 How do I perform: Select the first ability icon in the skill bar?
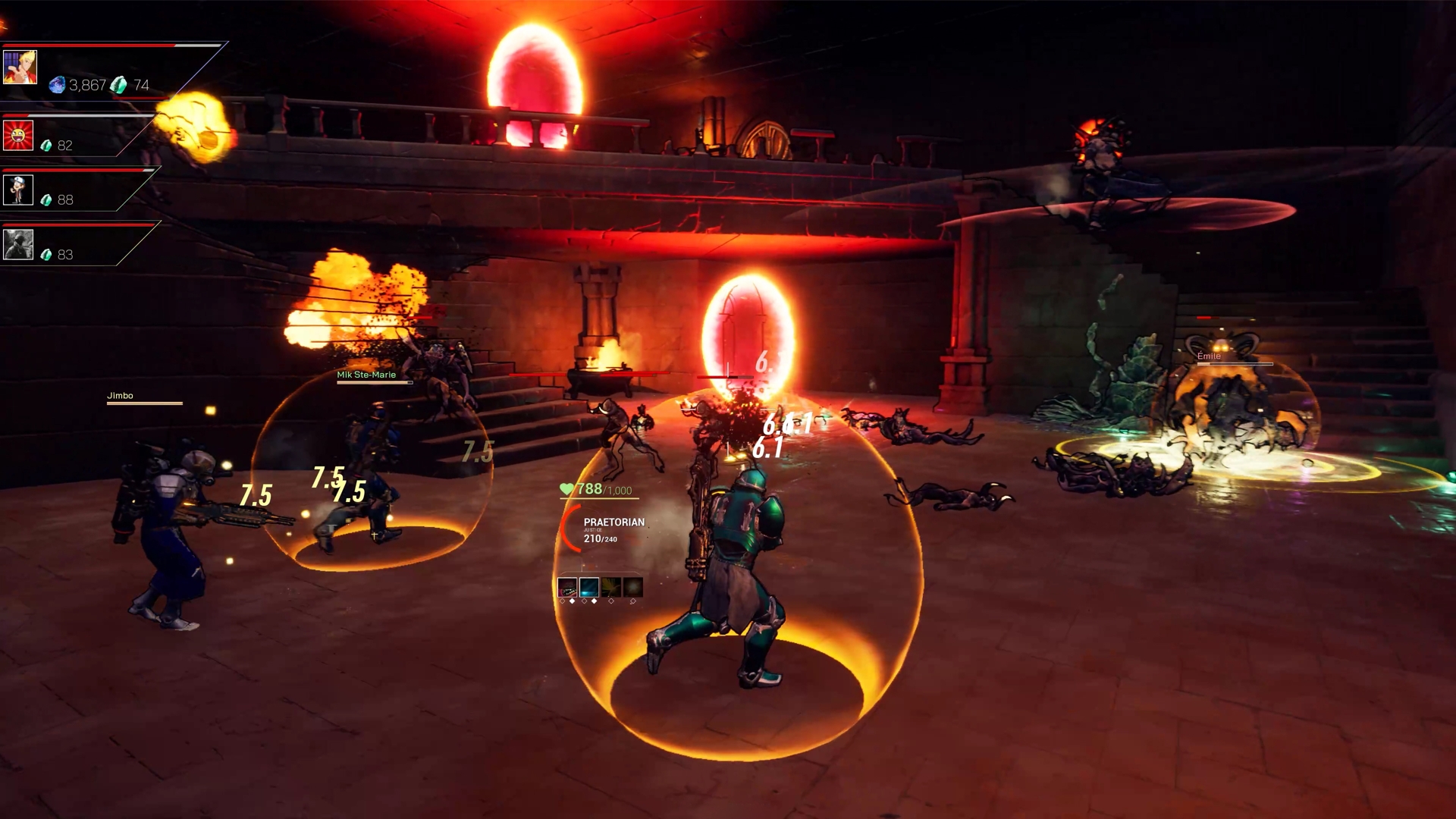(x=567, y=587)
